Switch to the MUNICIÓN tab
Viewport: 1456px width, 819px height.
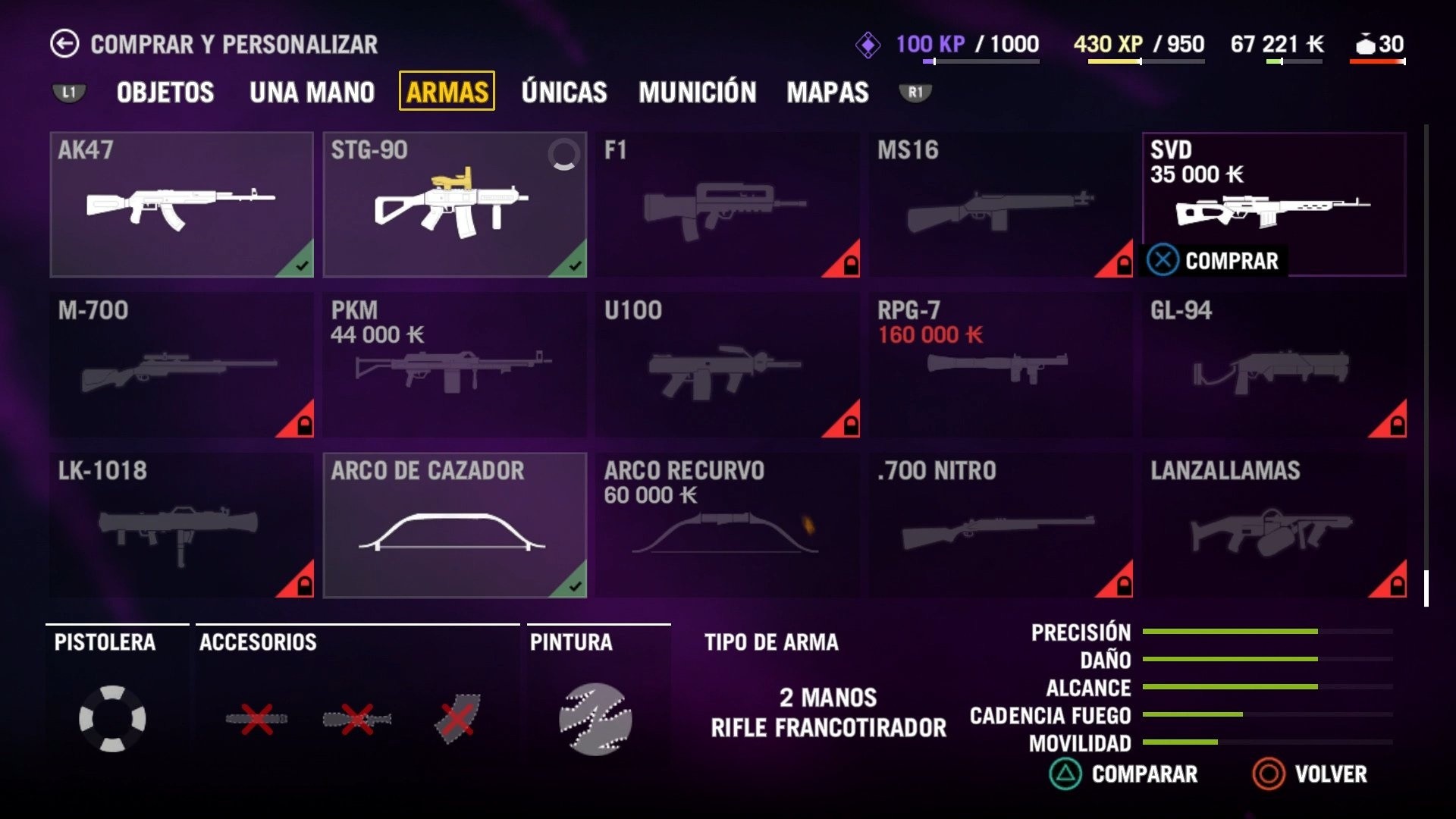click(697, 92)
